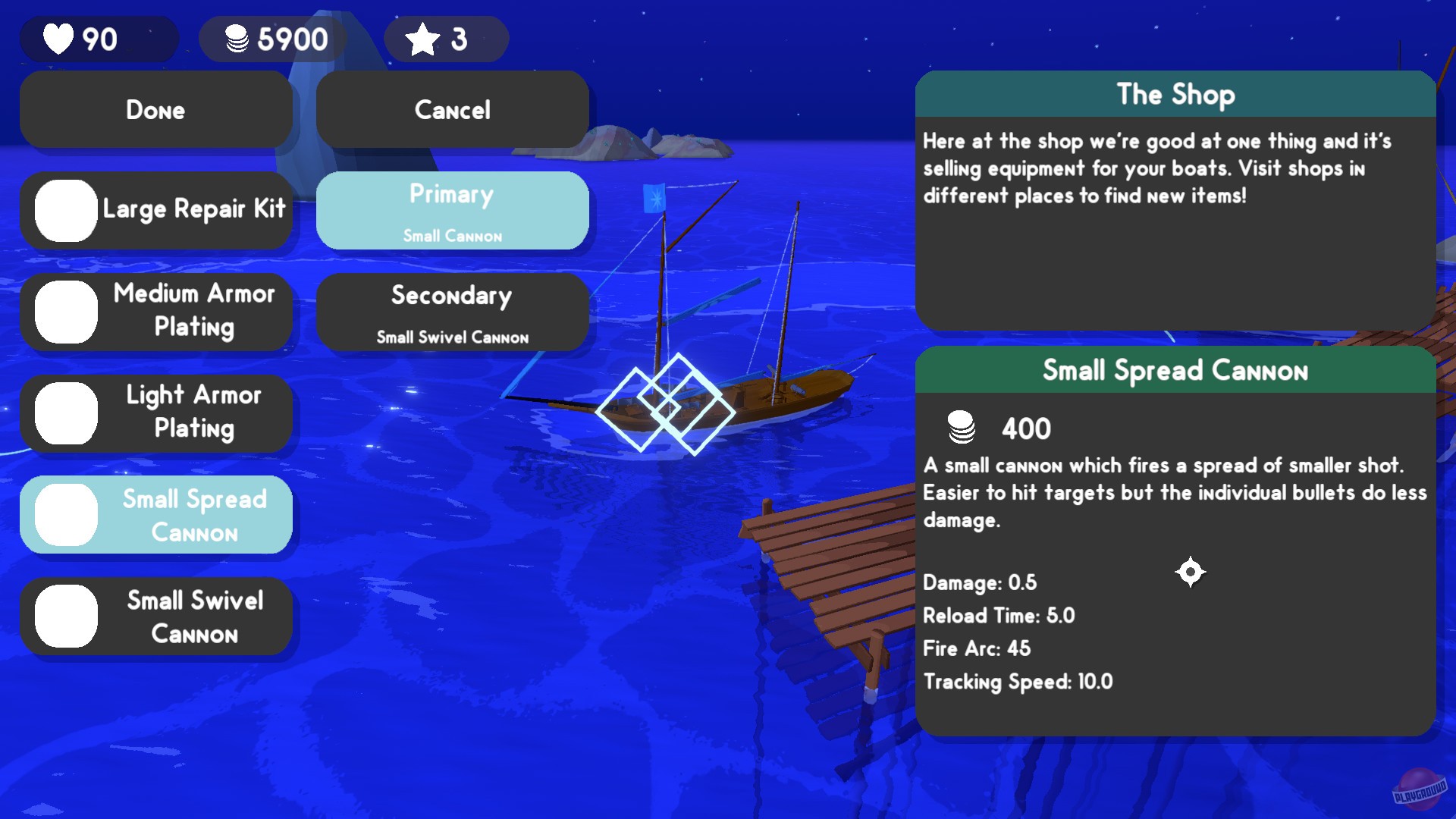Click the Light Armor Plating selection circle
Screen dimensions: 1456x819
[x=65, y=413]
